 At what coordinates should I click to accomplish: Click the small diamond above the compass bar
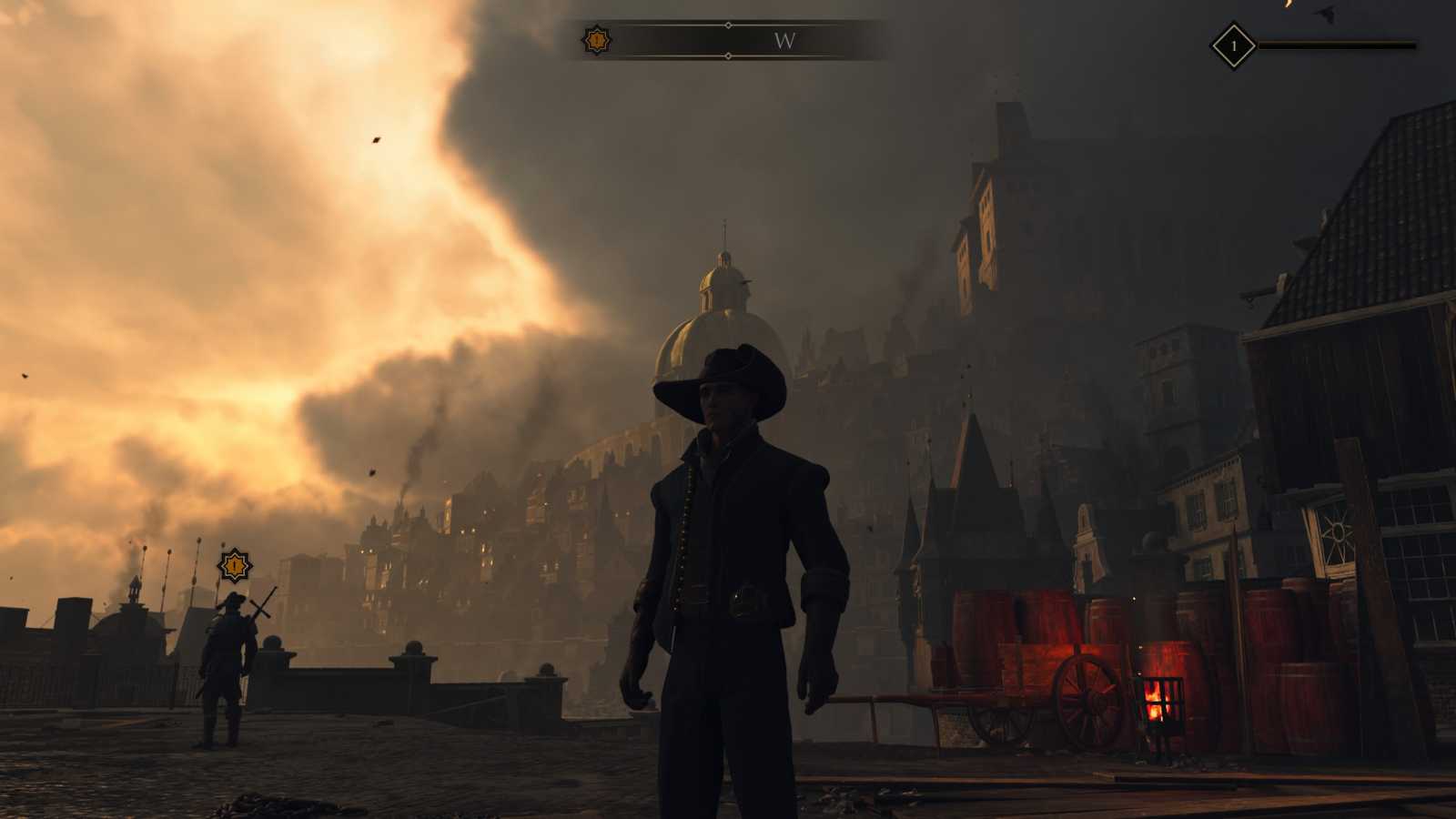pos(727,25)
